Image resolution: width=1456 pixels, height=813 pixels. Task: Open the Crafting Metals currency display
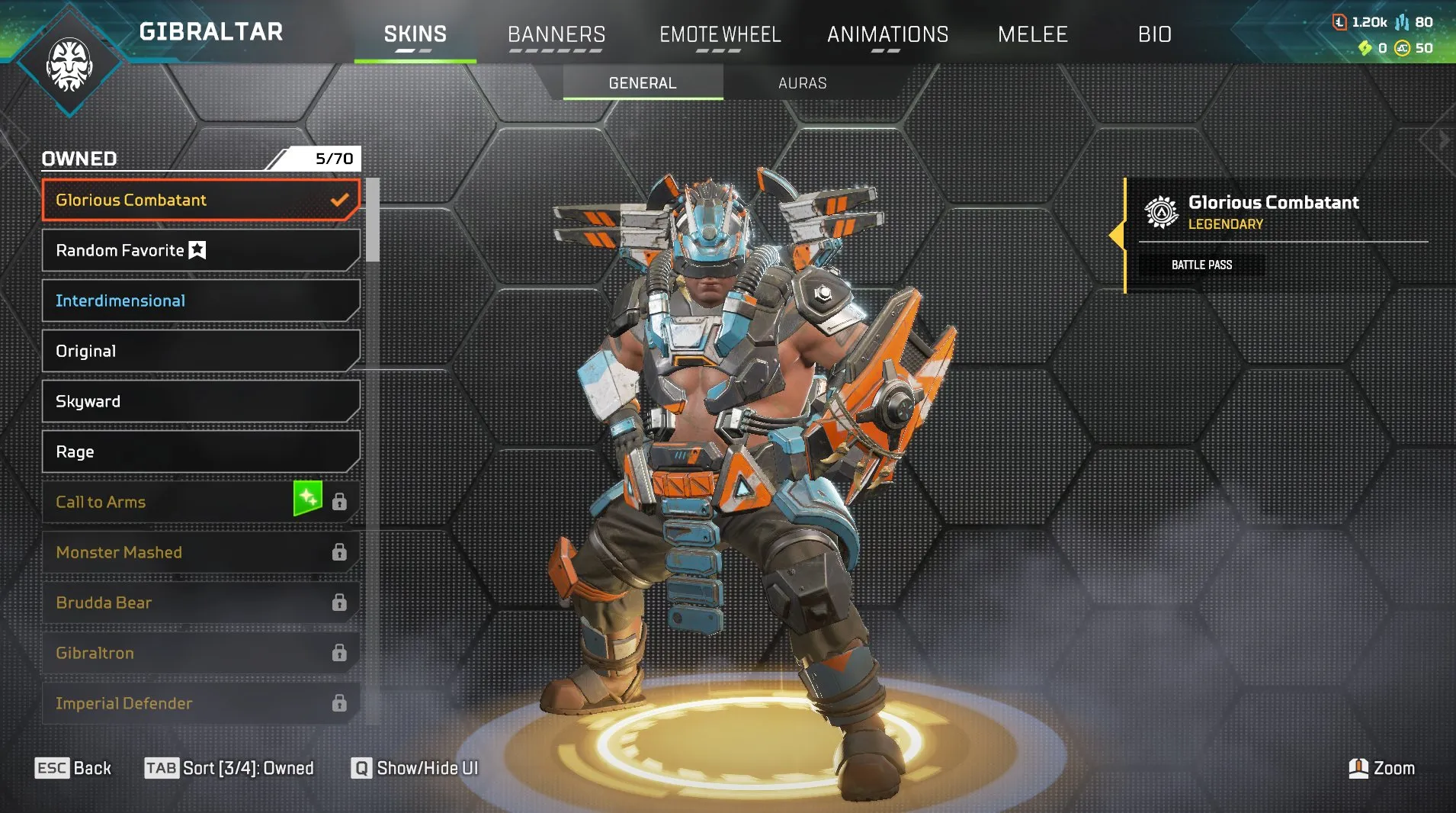click(1401, 22)
